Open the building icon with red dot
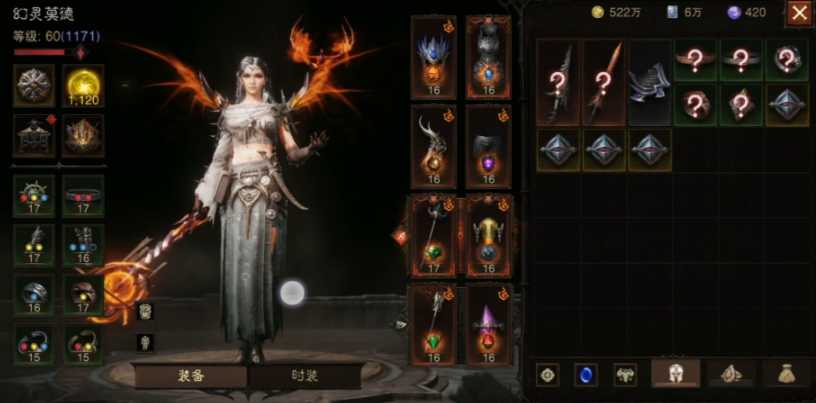 point(34,135)
